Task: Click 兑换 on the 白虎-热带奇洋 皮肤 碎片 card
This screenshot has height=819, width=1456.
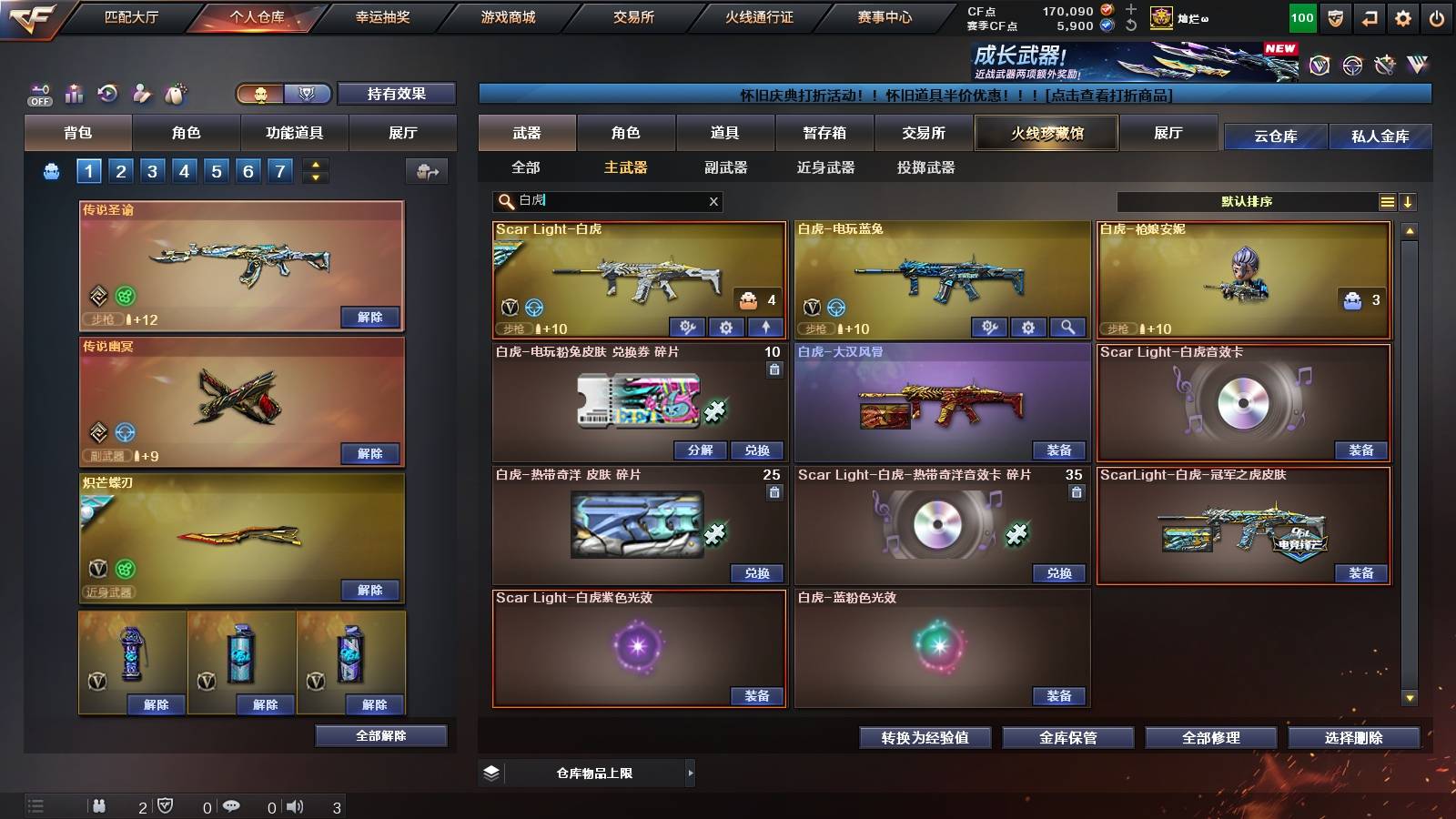Action: pyautogui.click(x=757, y=573)
